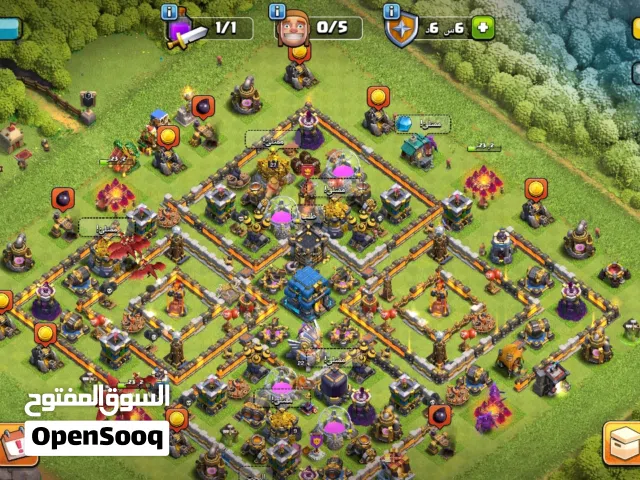The width and height of the screenshot is (640, 480).
Task: Show info for the shield timer
Action: [391, 10]
